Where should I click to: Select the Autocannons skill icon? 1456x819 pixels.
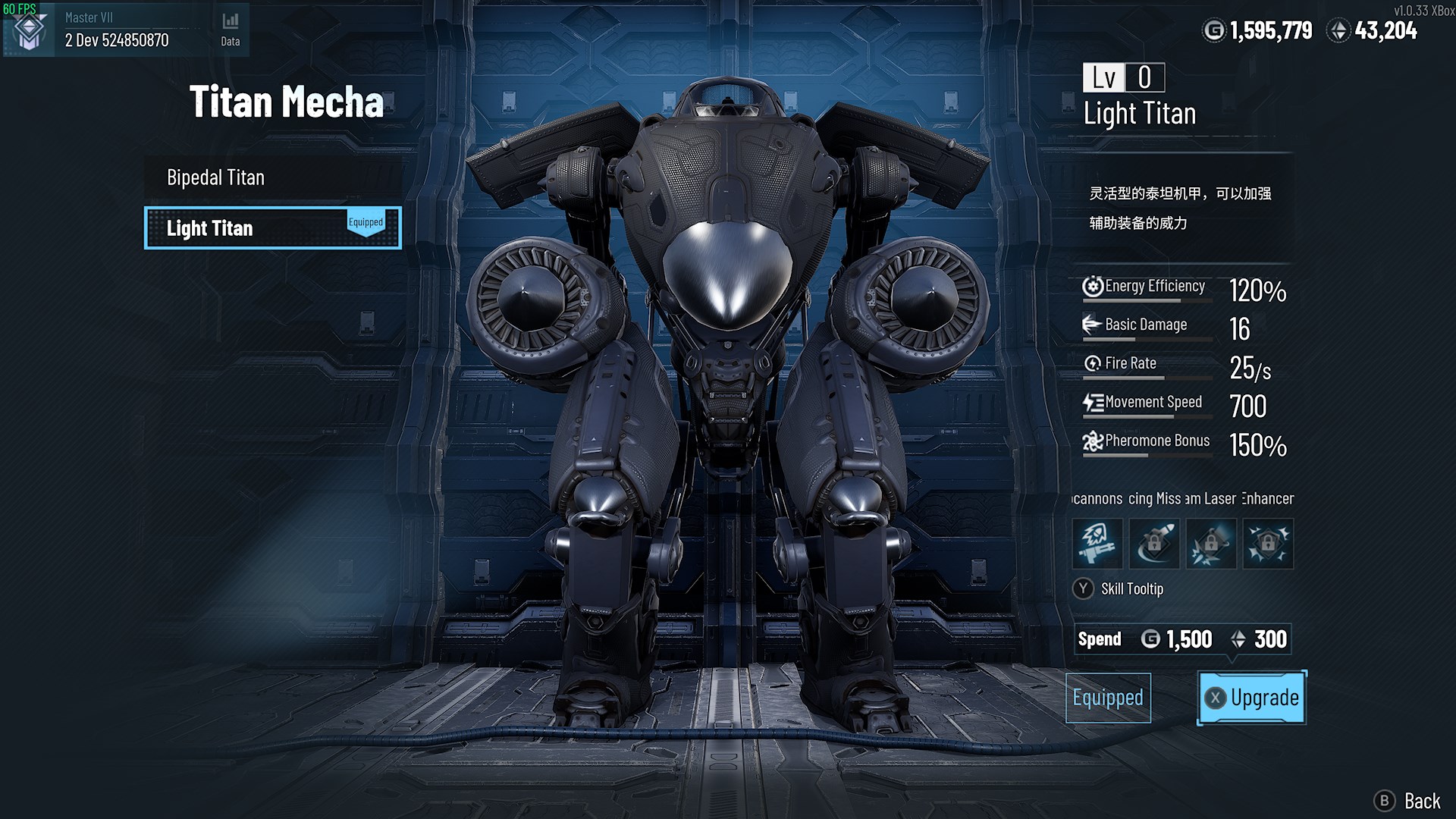click(x=1097, y=544)
